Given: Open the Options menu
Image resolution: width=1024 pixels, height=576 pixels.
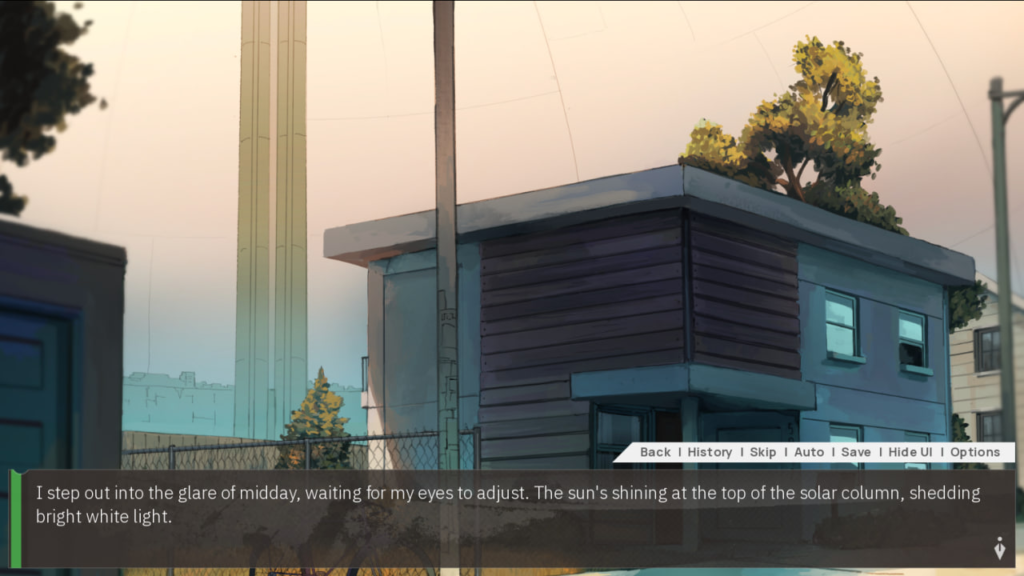Looking at the screenshot, I should pos(975,452).
